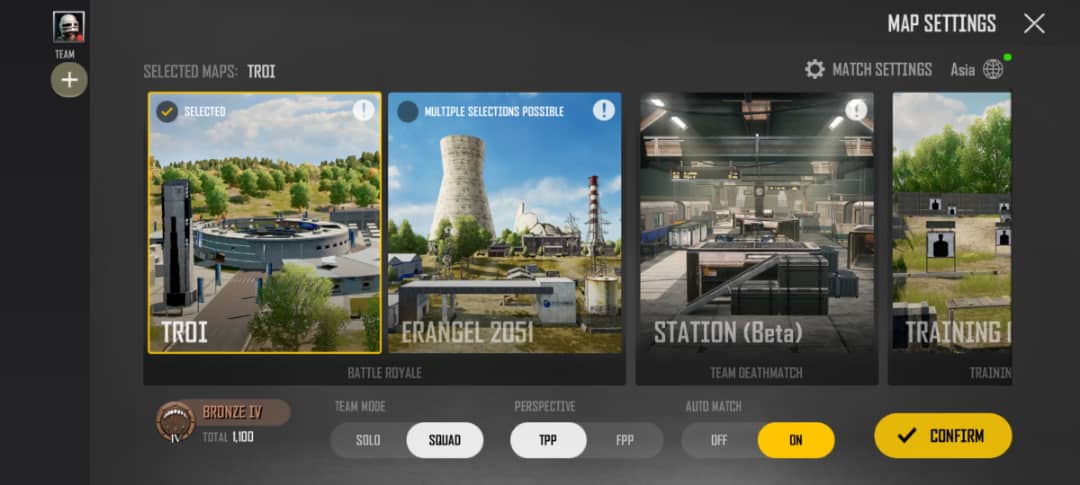Confirm the map selection
1080x485 pixels.
point(943,436)
